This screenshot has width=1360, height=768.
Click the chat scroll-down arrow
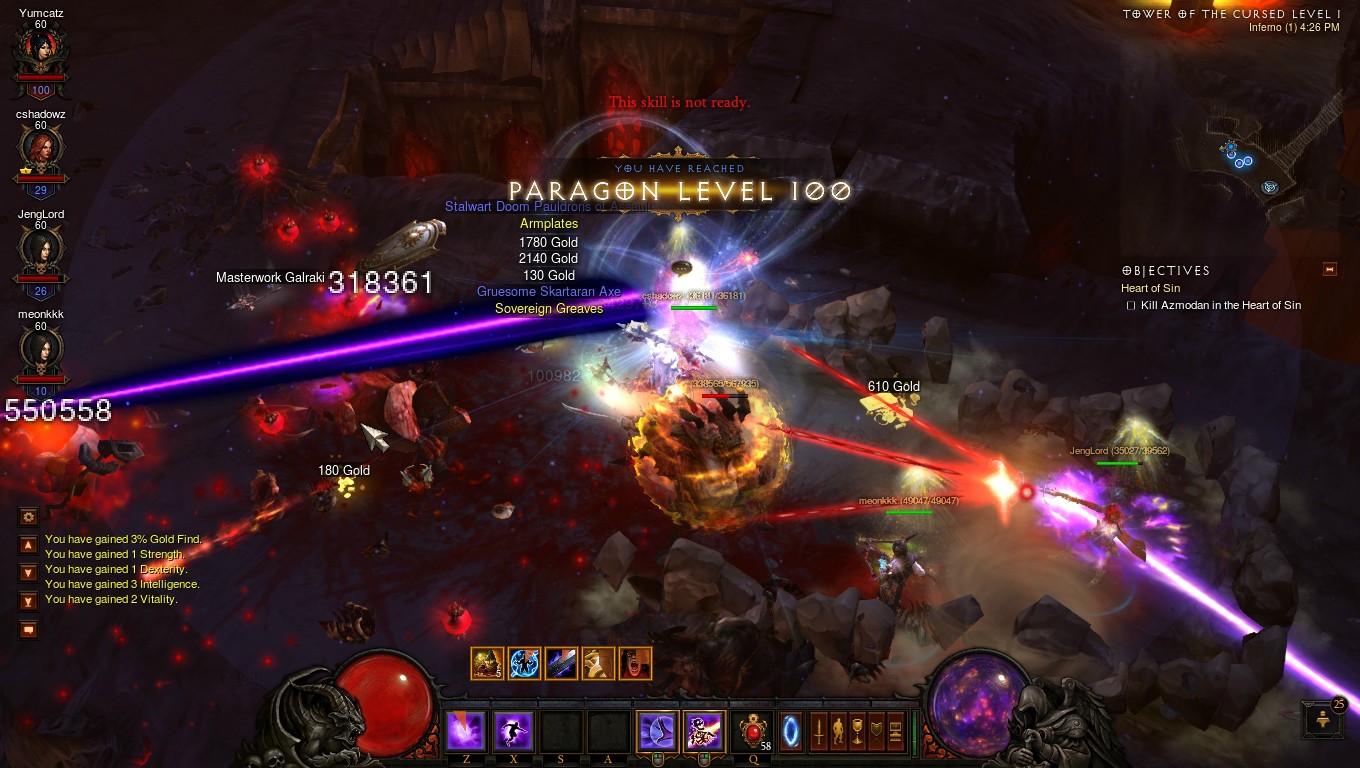(x=28, y=572)
